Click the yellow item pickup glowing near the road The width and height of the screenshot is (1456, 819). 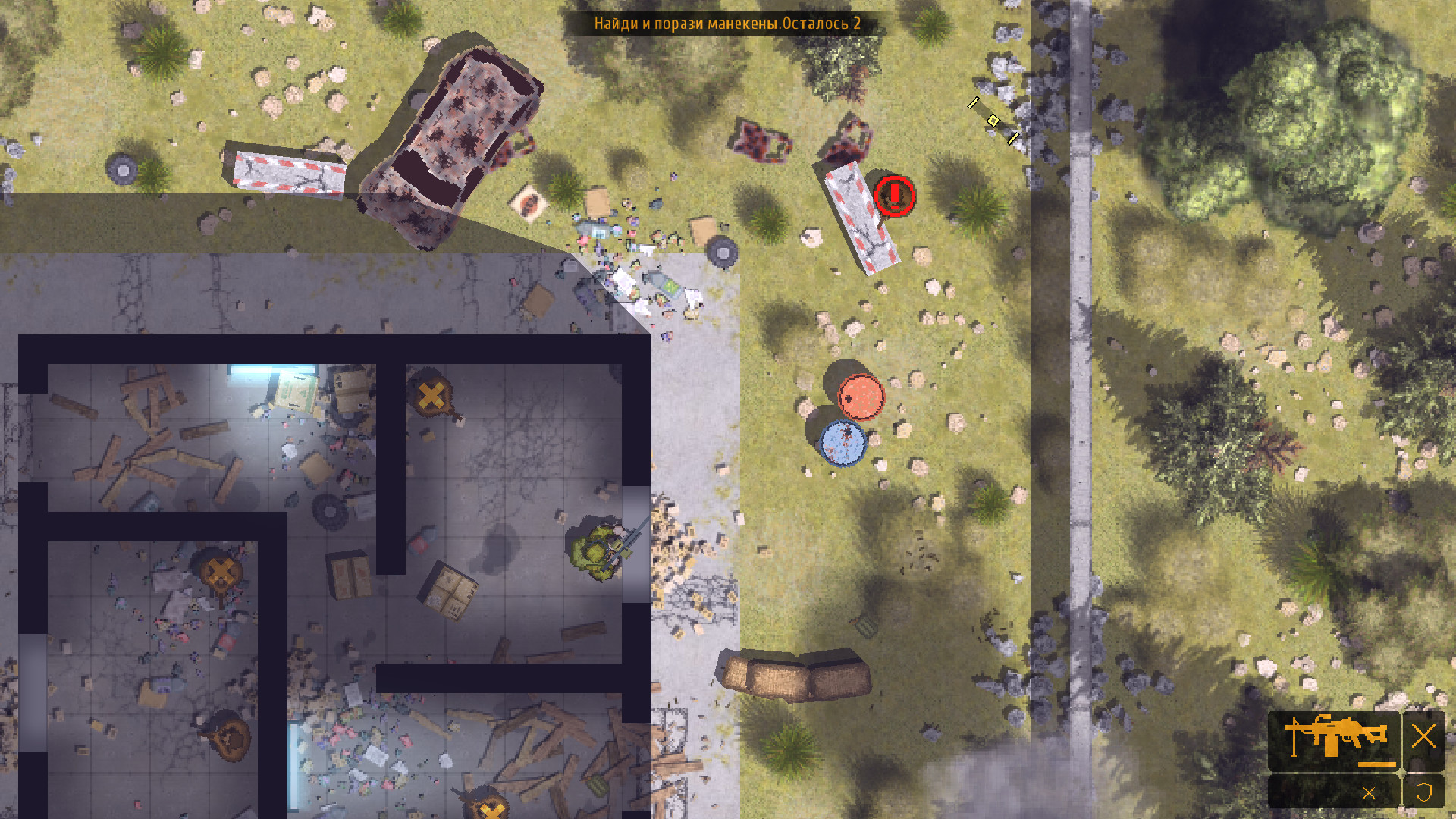click(x=992, y=120)
